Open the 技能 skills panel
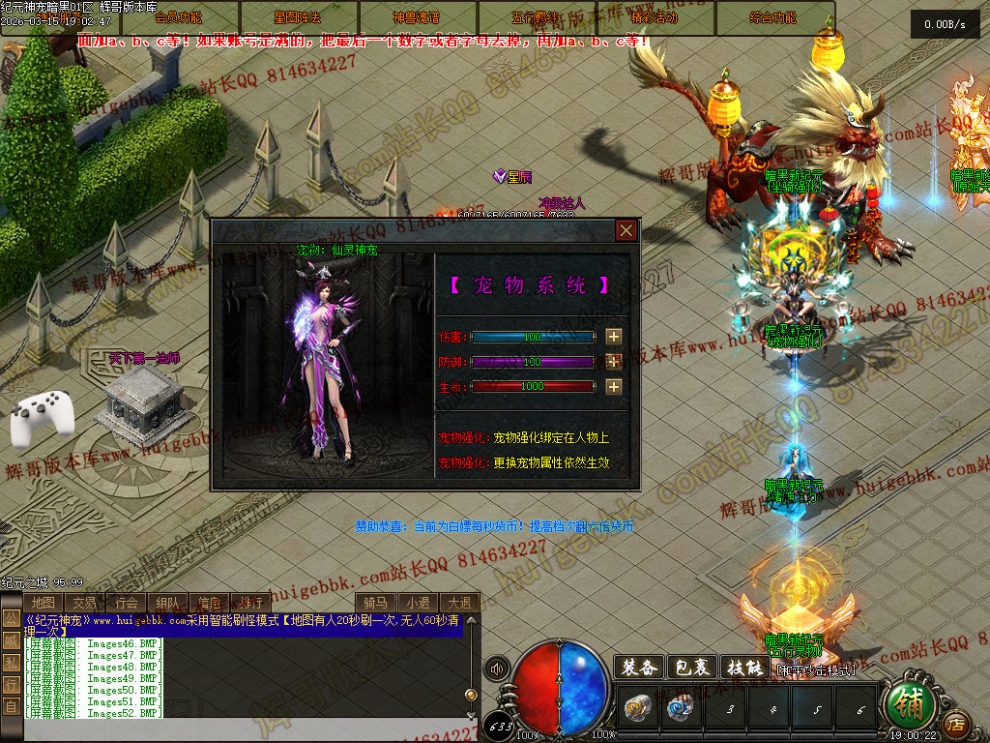The height and width of the screenshot is (743, 990). (746, 668)
